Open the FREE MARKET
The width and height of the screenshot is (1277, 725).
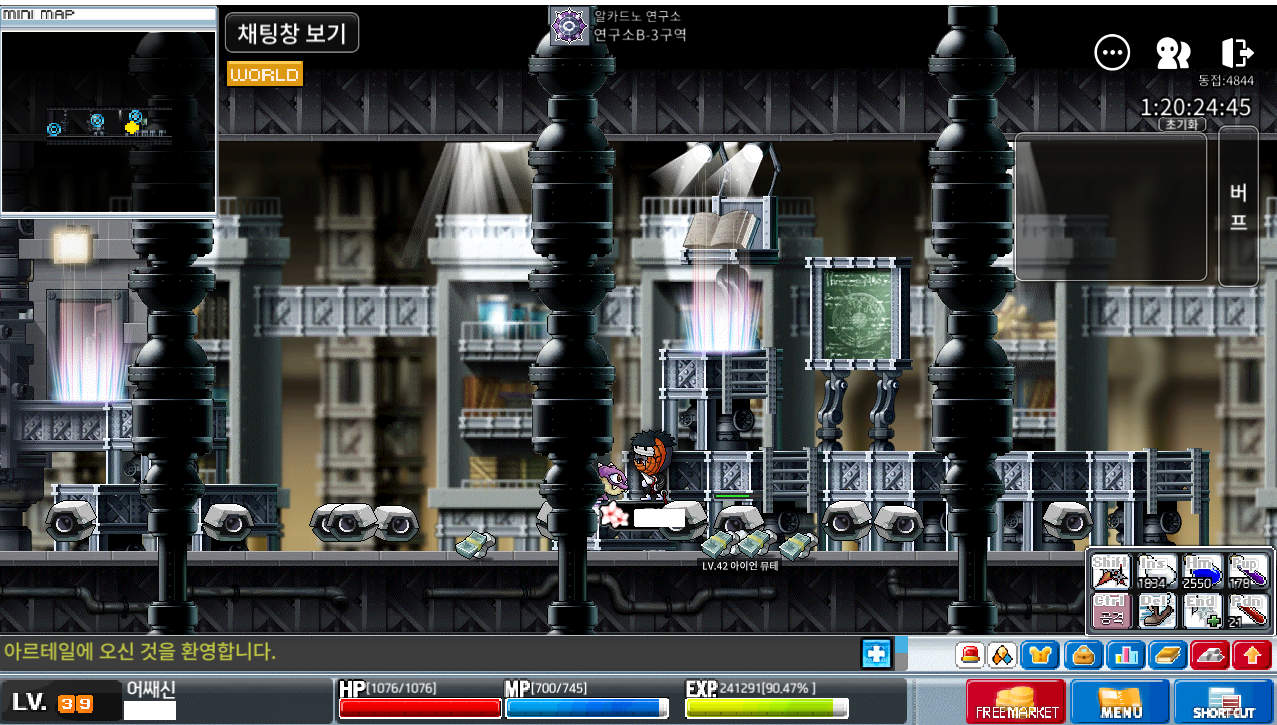[1015, 701]
